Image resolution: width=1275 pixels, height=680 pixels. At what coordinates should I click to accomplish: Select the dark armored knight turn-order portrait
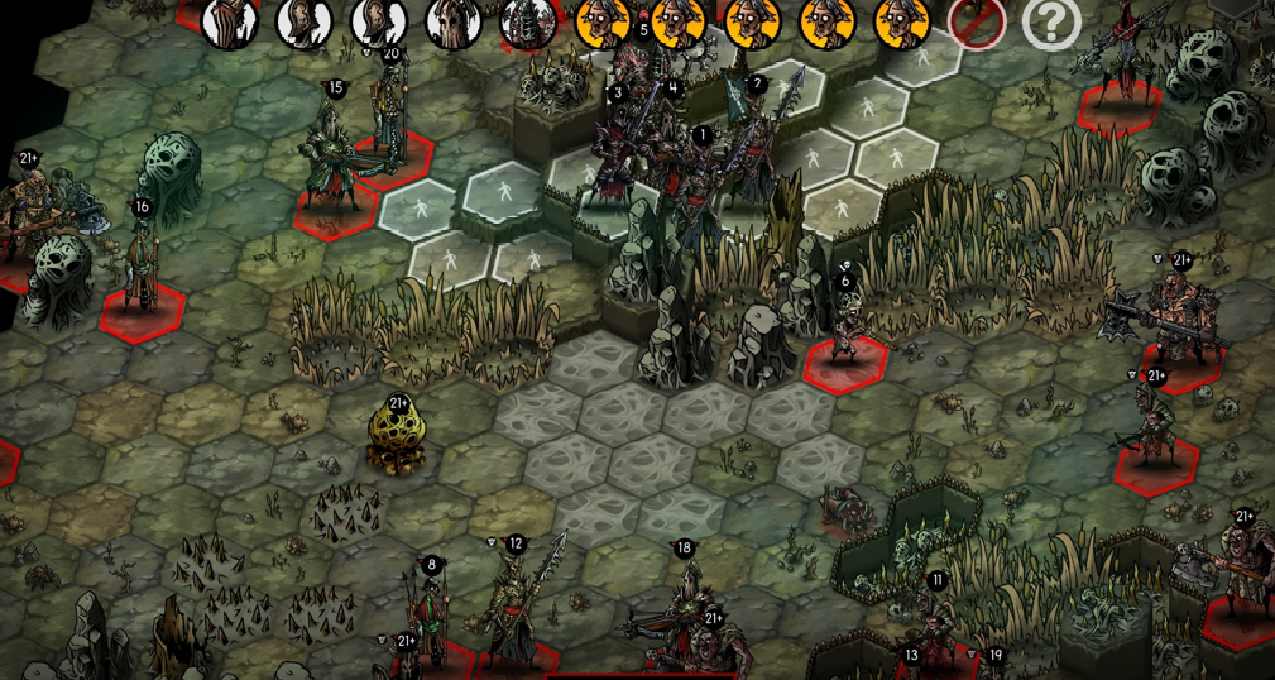[x=528, y=22]
